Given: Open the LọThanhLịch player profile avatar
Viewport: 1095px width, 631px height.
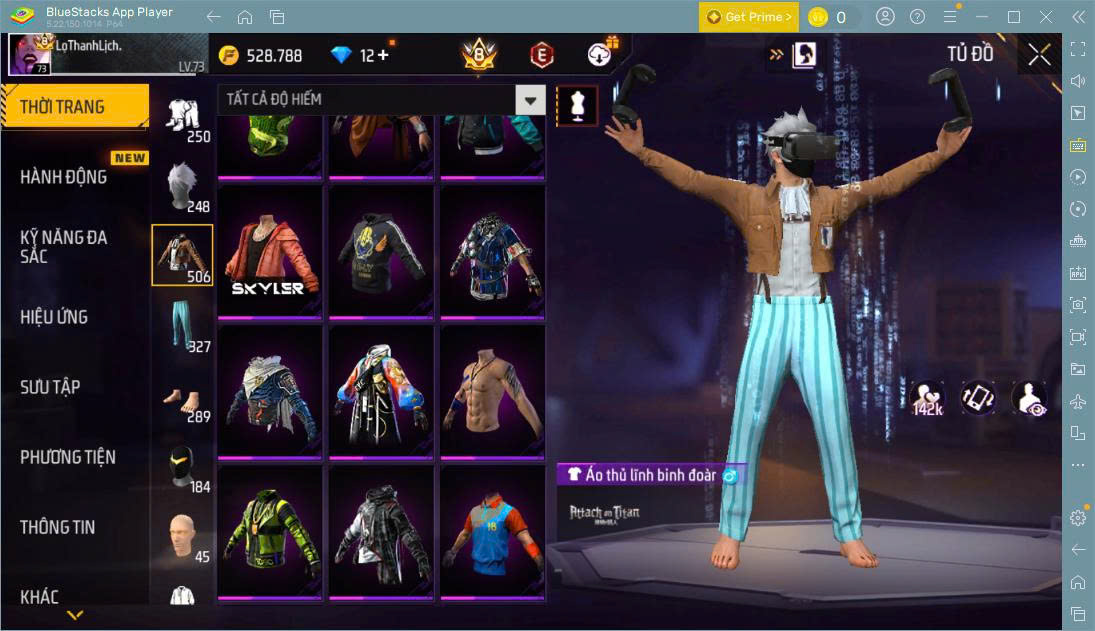Looking at the screenshot, I should 29,54.
